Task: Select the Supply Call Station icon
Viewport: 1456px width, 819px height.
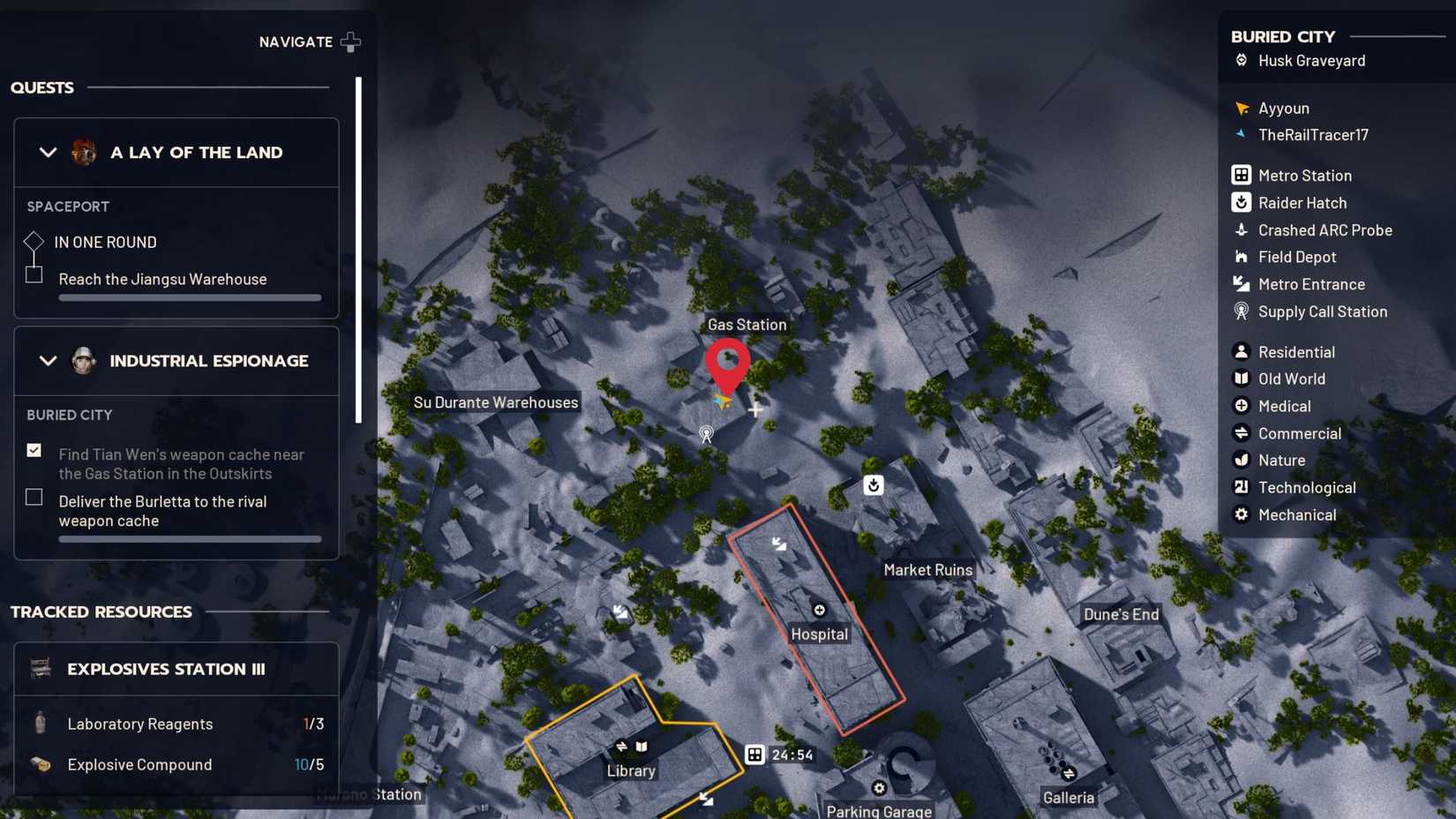Action: (x=1241, y=312)
